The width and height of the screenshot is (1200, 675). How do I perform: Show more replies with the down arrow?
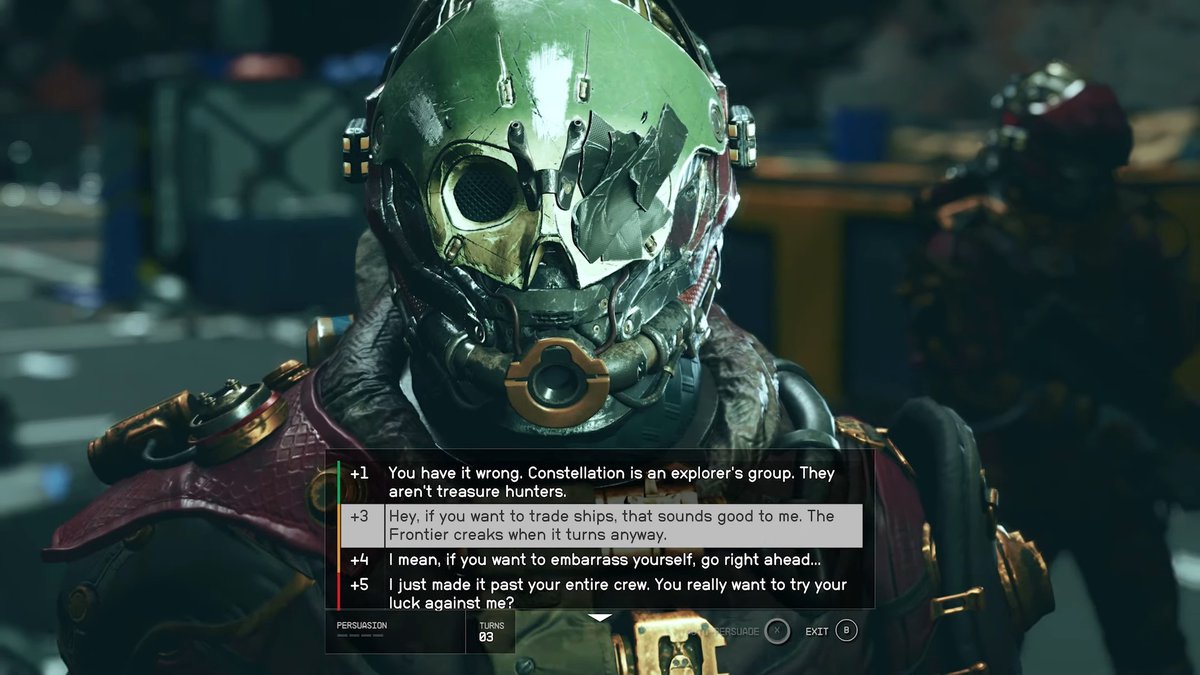[599, 617]
